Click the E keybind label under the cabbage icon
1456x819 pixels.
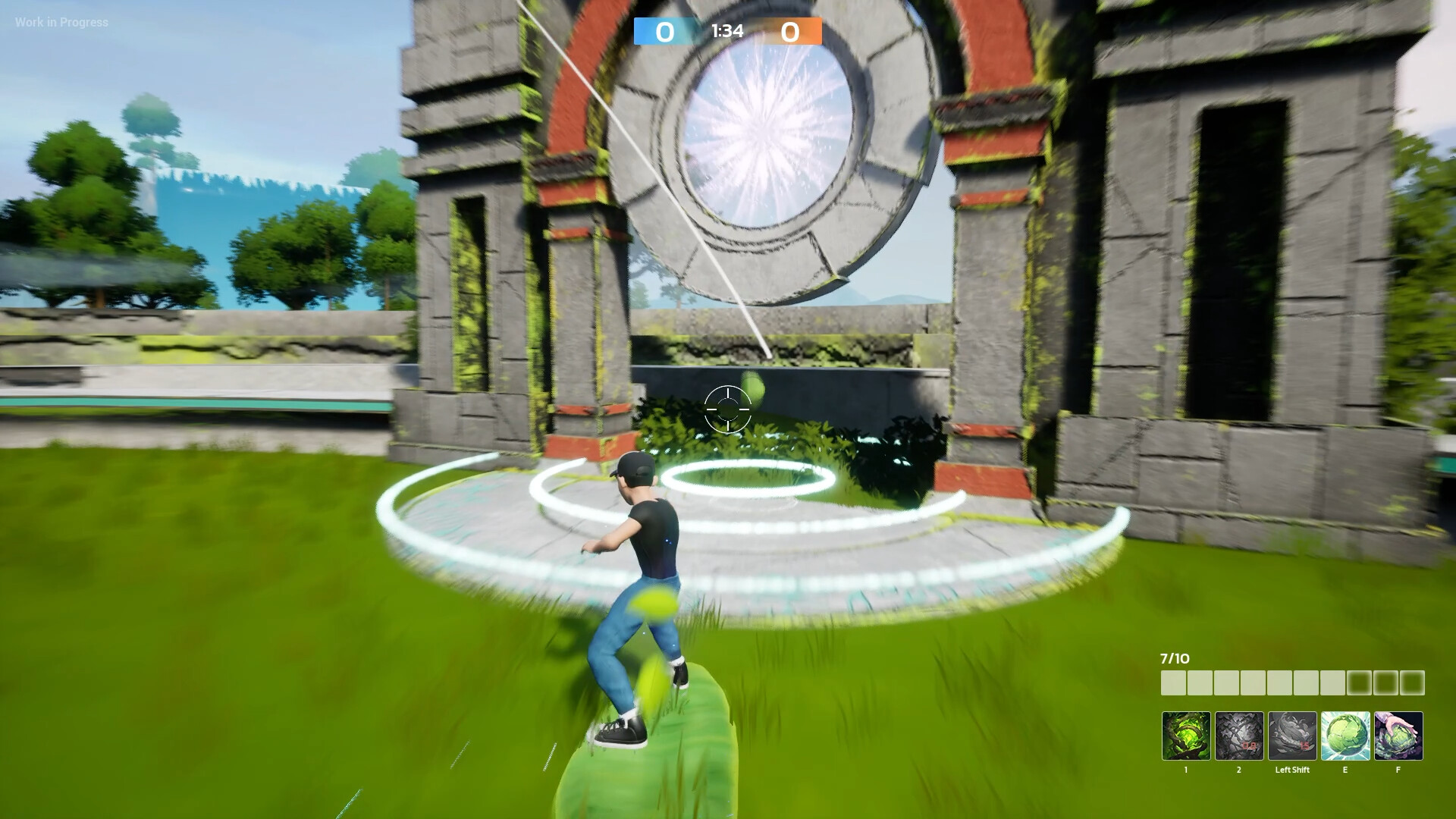pyautogui.click(x=1345, y=769)
